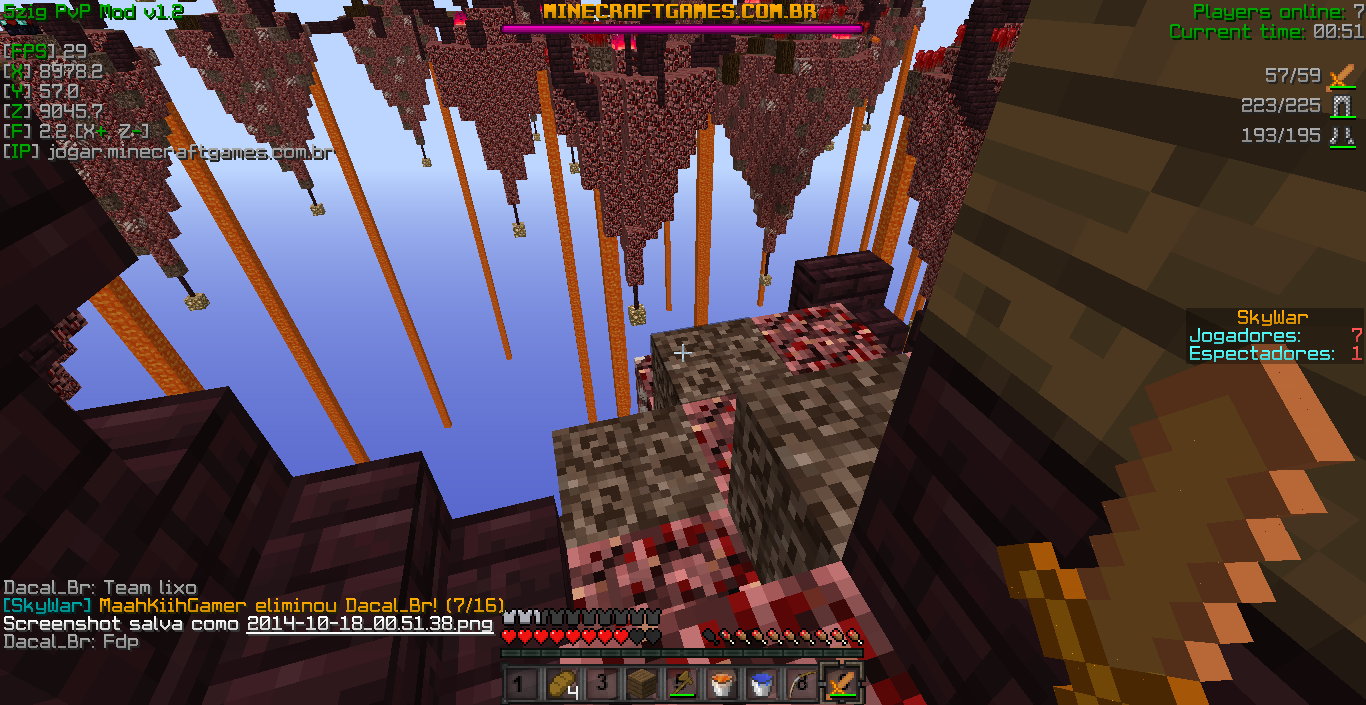Select the bread stack hotbar slot
This screenshot has height=705, width=1366.
(x=563, y=685)
